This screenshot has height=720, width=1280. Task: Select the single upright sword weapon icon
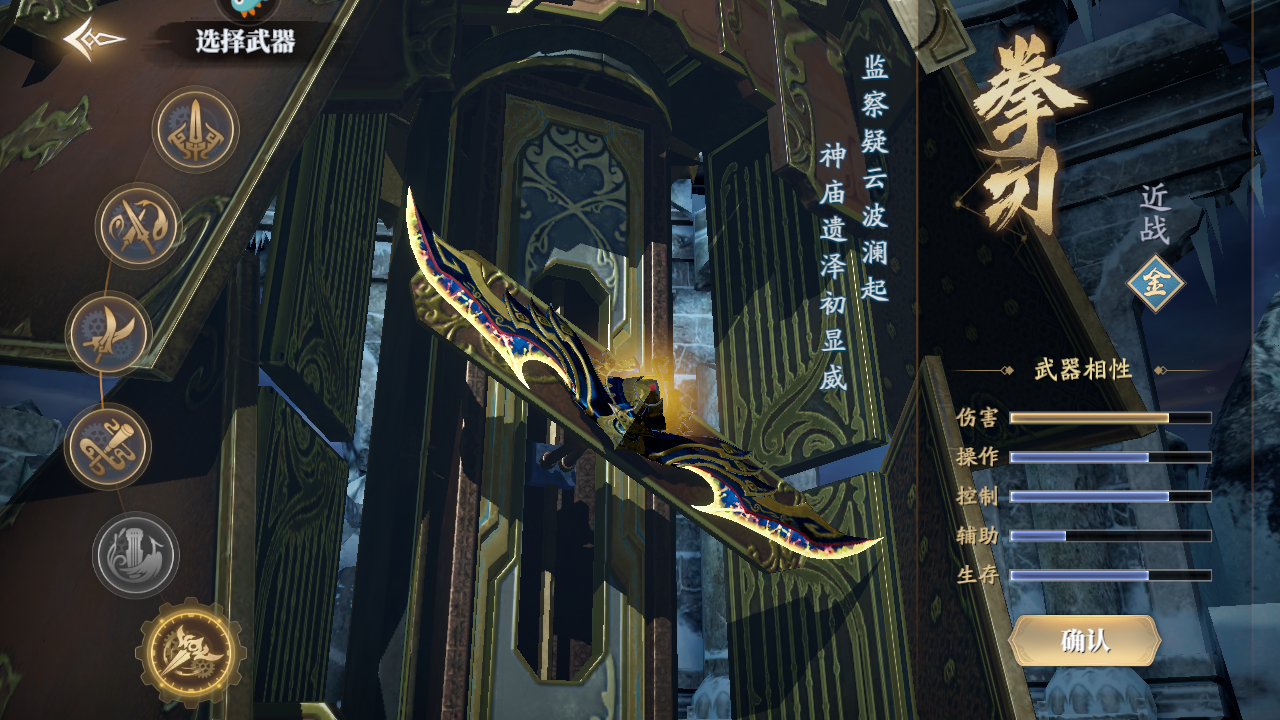pyautogui.click(x=195, y=130)
